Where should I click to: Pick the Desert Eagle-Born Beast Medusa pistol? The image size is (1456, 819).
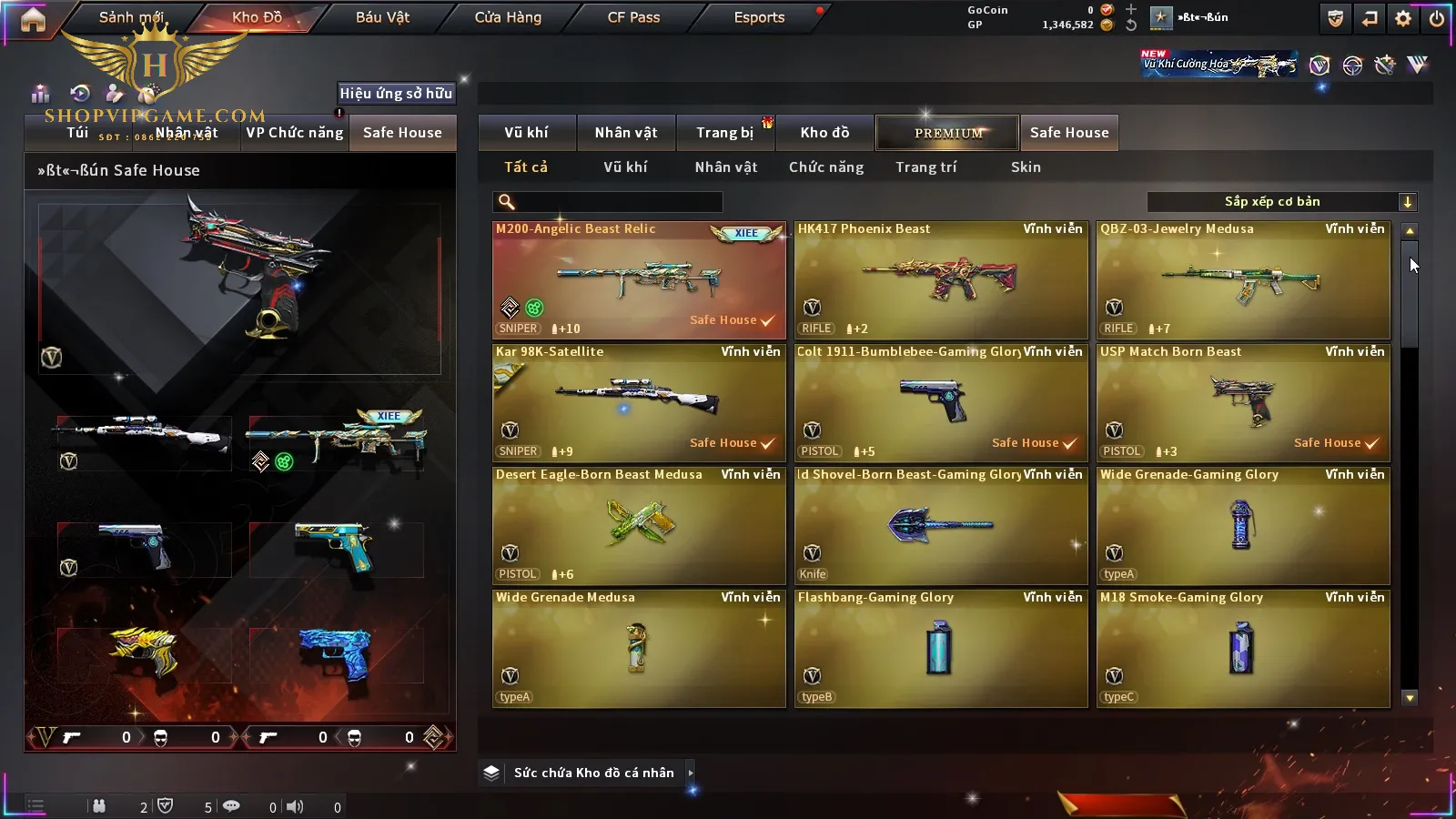[x=639, y=526]
